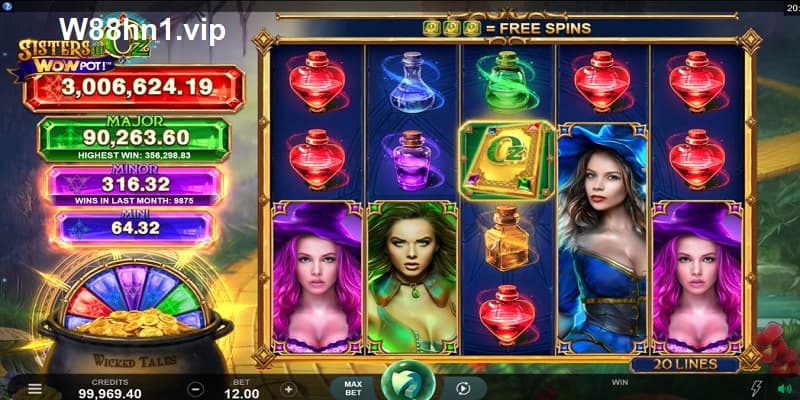Increase the bet amount with plus
This screenshot has height=400, width=800.
[x=288, y=388]
